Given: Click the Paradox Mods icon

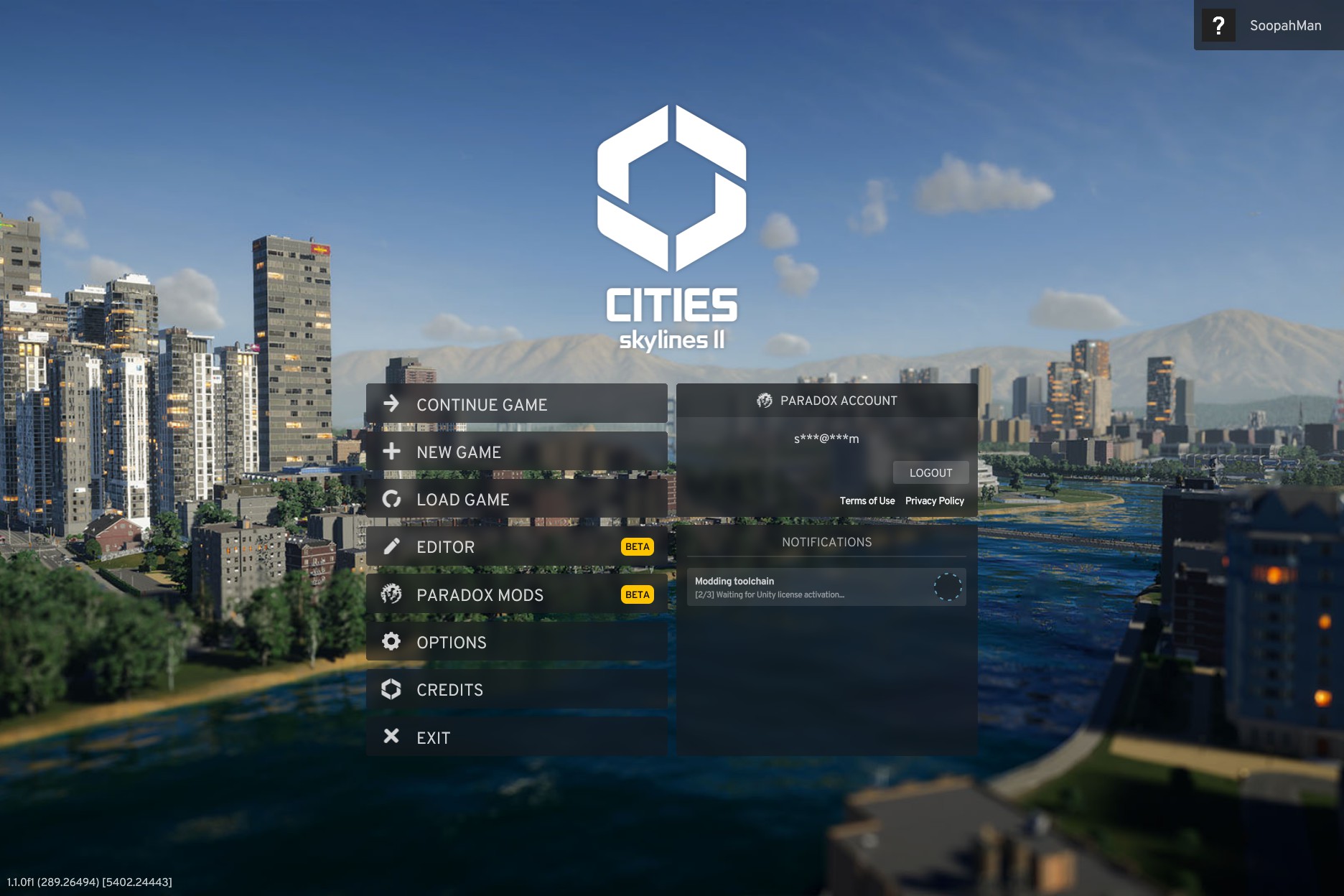Looking at the screenshot, I should (x=392, y=594).
